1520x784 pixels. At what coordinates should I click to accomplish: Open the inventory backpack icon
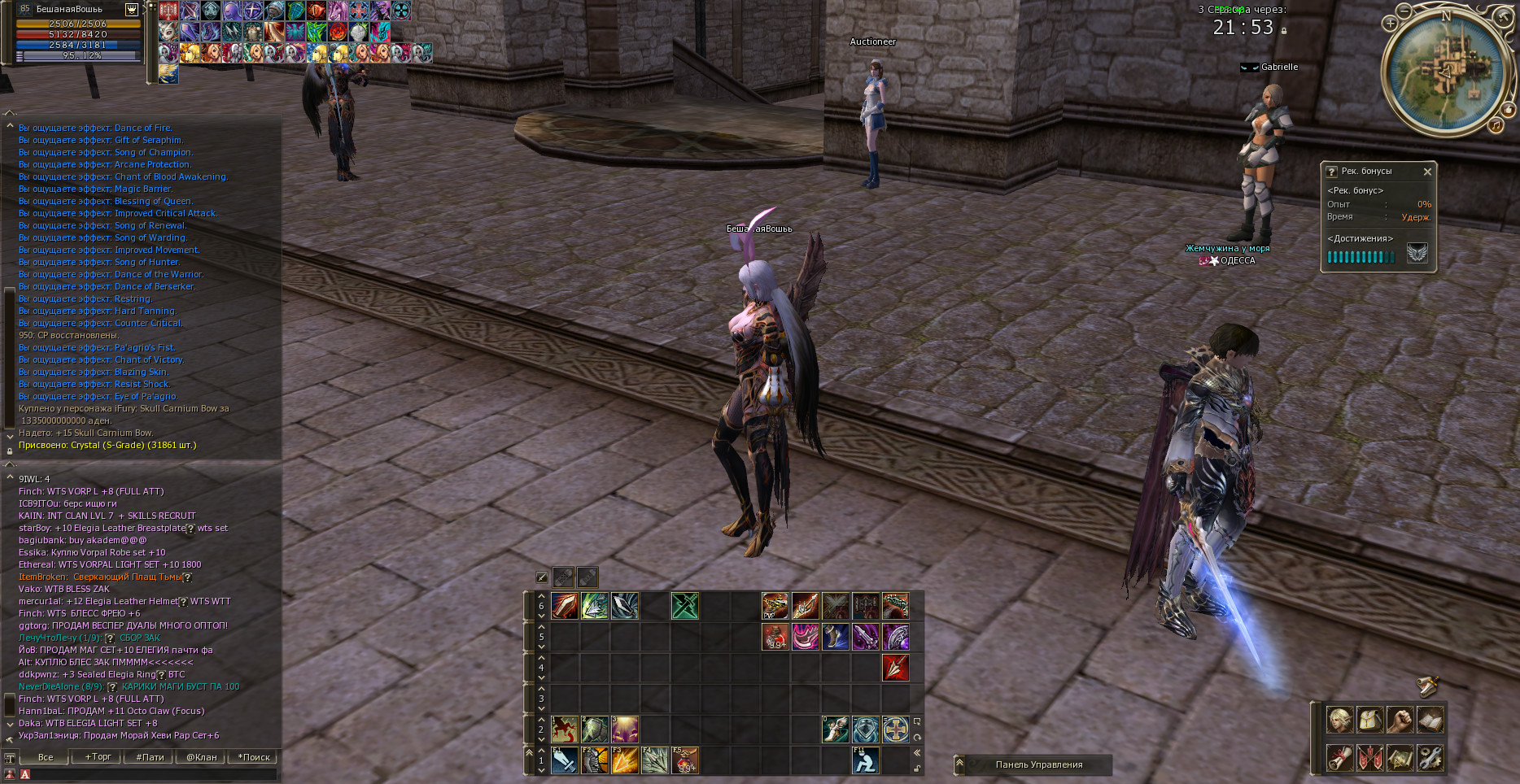tap(1370, 720)
